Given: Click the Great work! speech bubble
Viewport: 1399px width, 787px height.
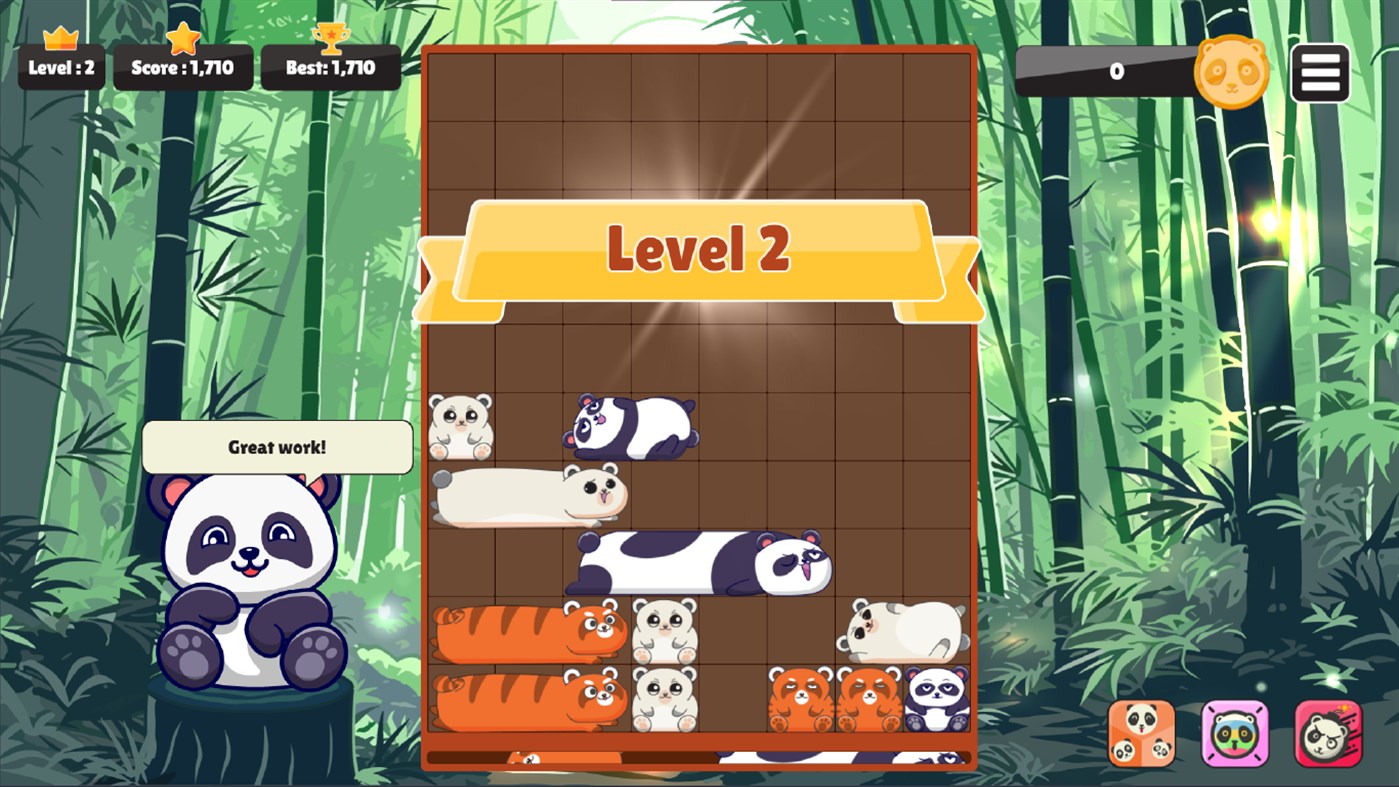Looking at the screenshot, I should [277, 447].
